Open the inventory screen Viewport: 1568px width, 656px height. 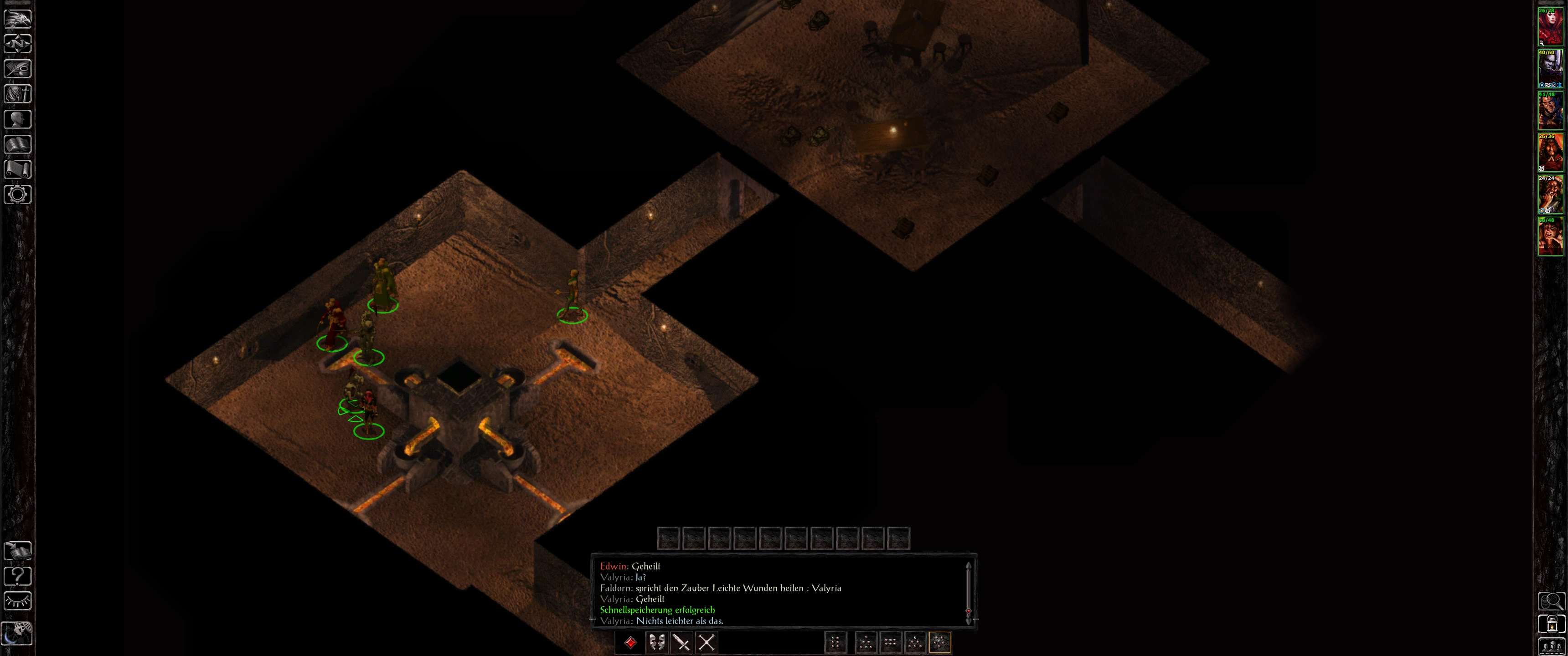tap(18, 94)
